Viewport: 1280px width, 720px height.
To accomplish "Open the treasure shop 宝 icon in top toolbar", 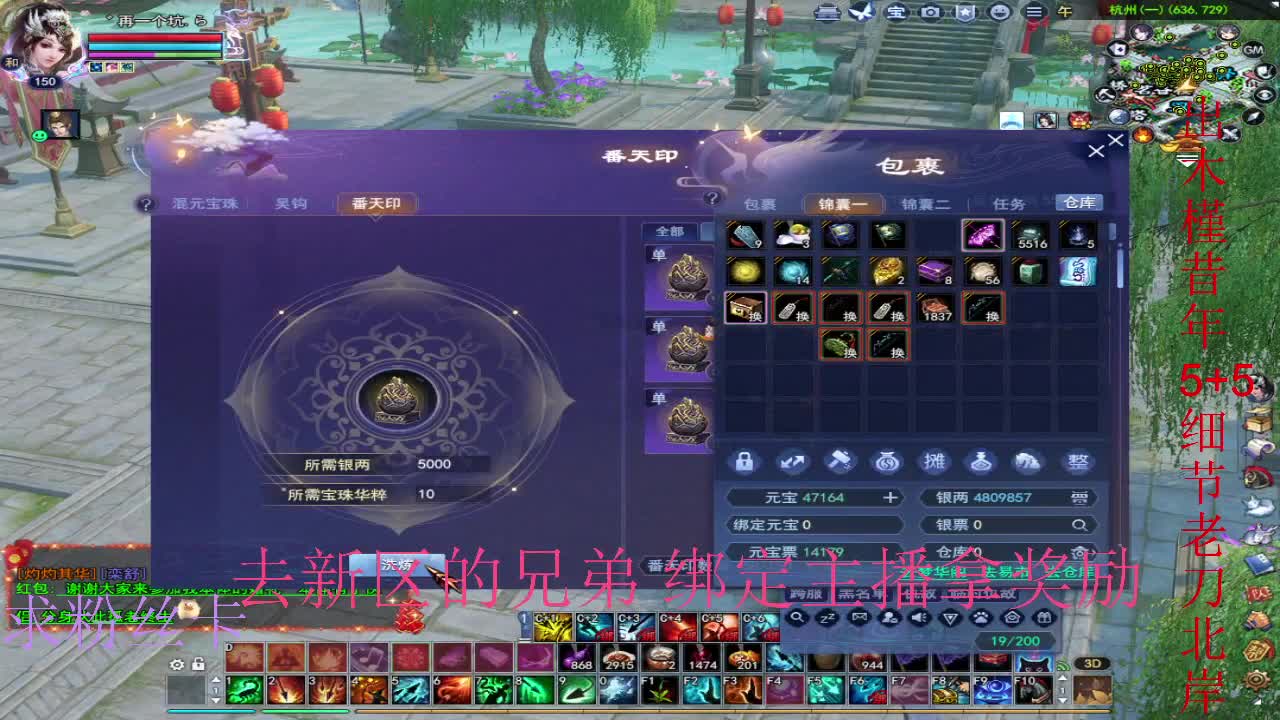I will tap(897, 12).
